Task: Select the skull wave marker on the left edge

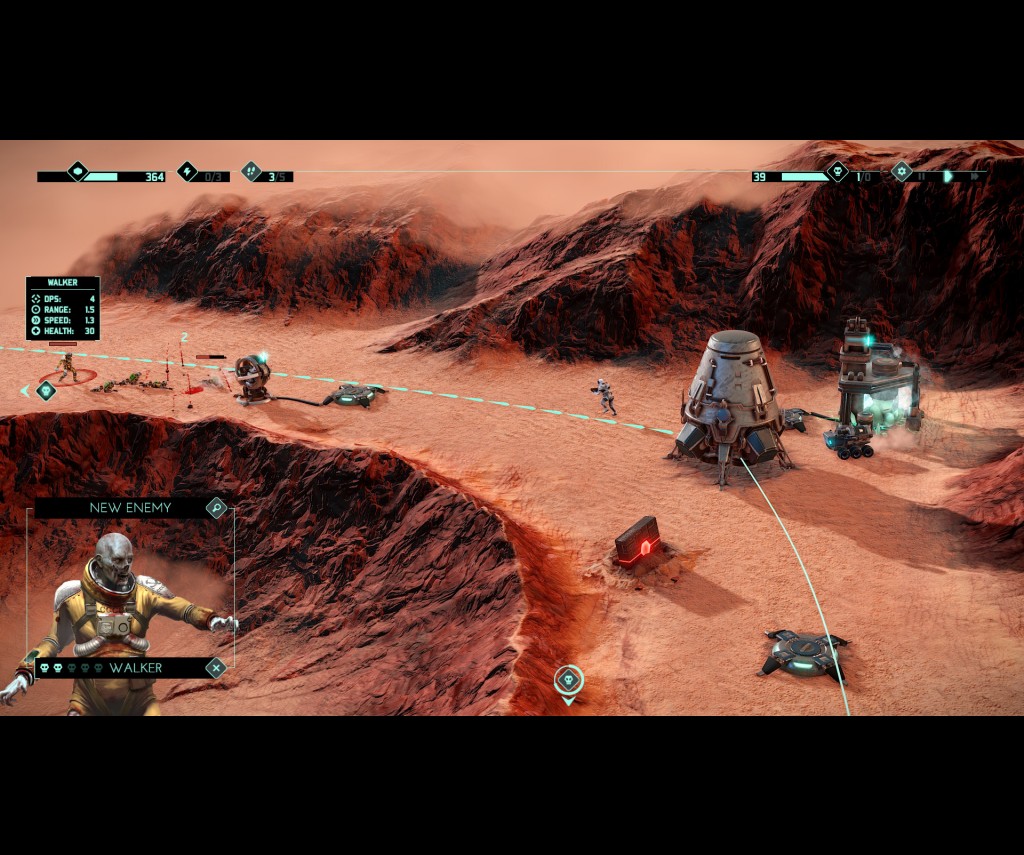Action: (45, 390)
